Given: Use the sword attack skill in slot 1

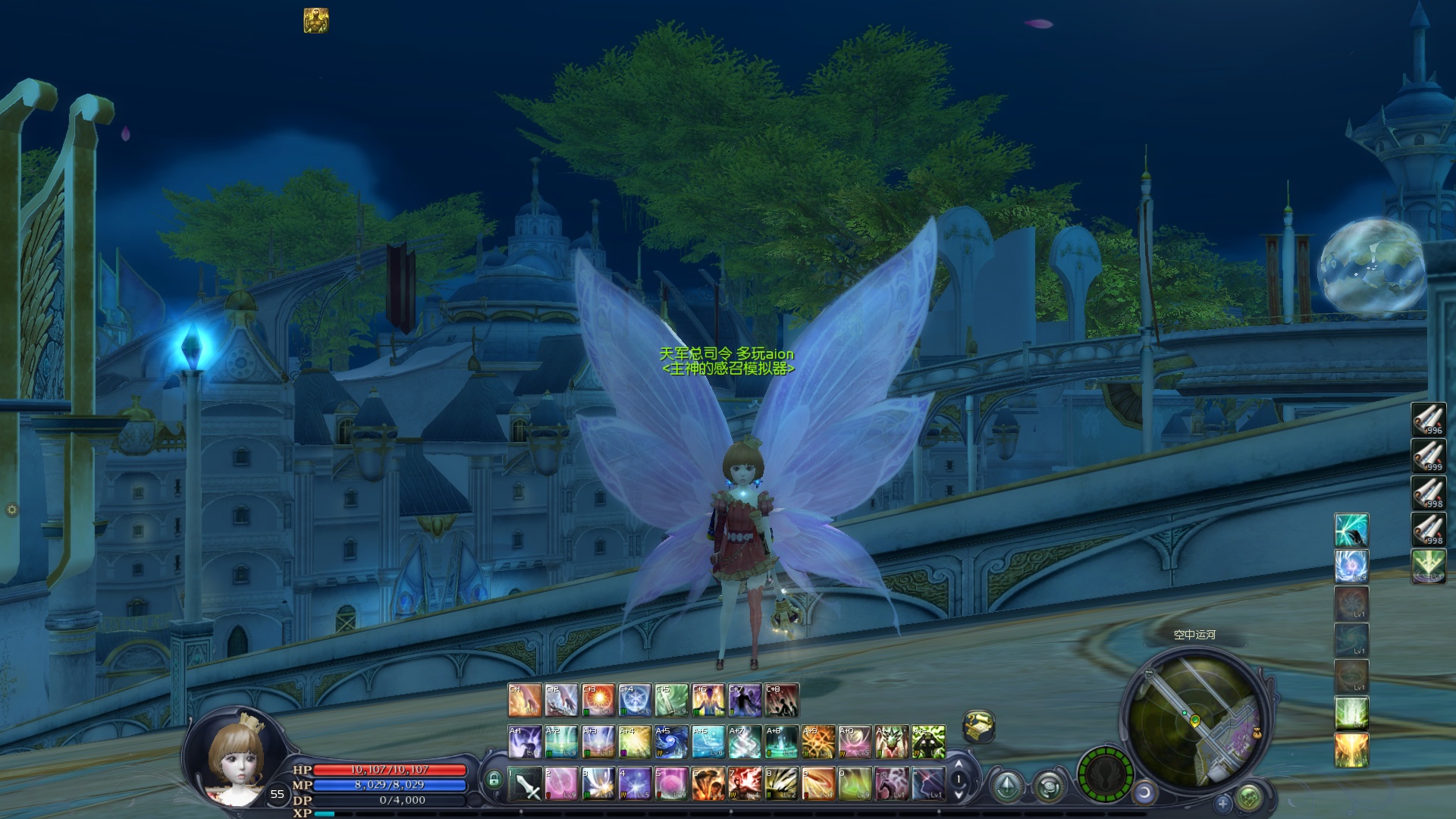Looking at the screenshot, I should click(525, 783).
